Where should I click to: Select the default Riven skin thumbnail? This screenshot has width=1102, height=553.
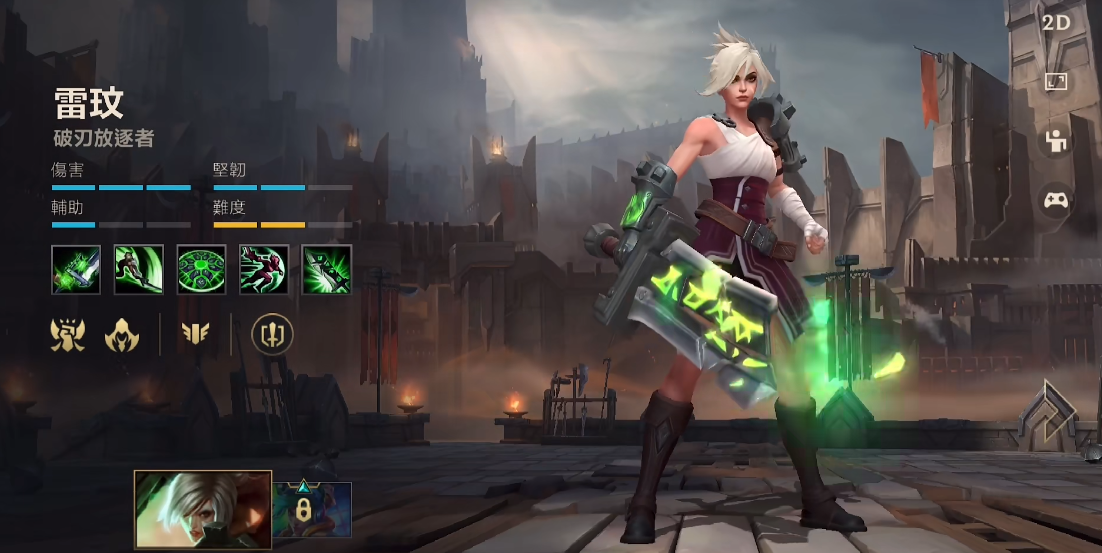(x=203, y=509)
